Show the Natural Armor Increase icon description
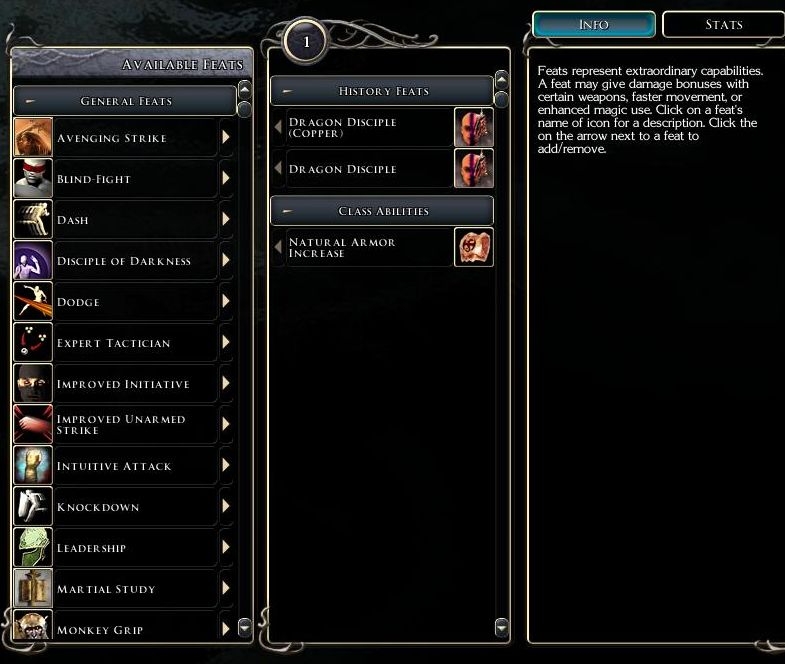 click(474, 247)
